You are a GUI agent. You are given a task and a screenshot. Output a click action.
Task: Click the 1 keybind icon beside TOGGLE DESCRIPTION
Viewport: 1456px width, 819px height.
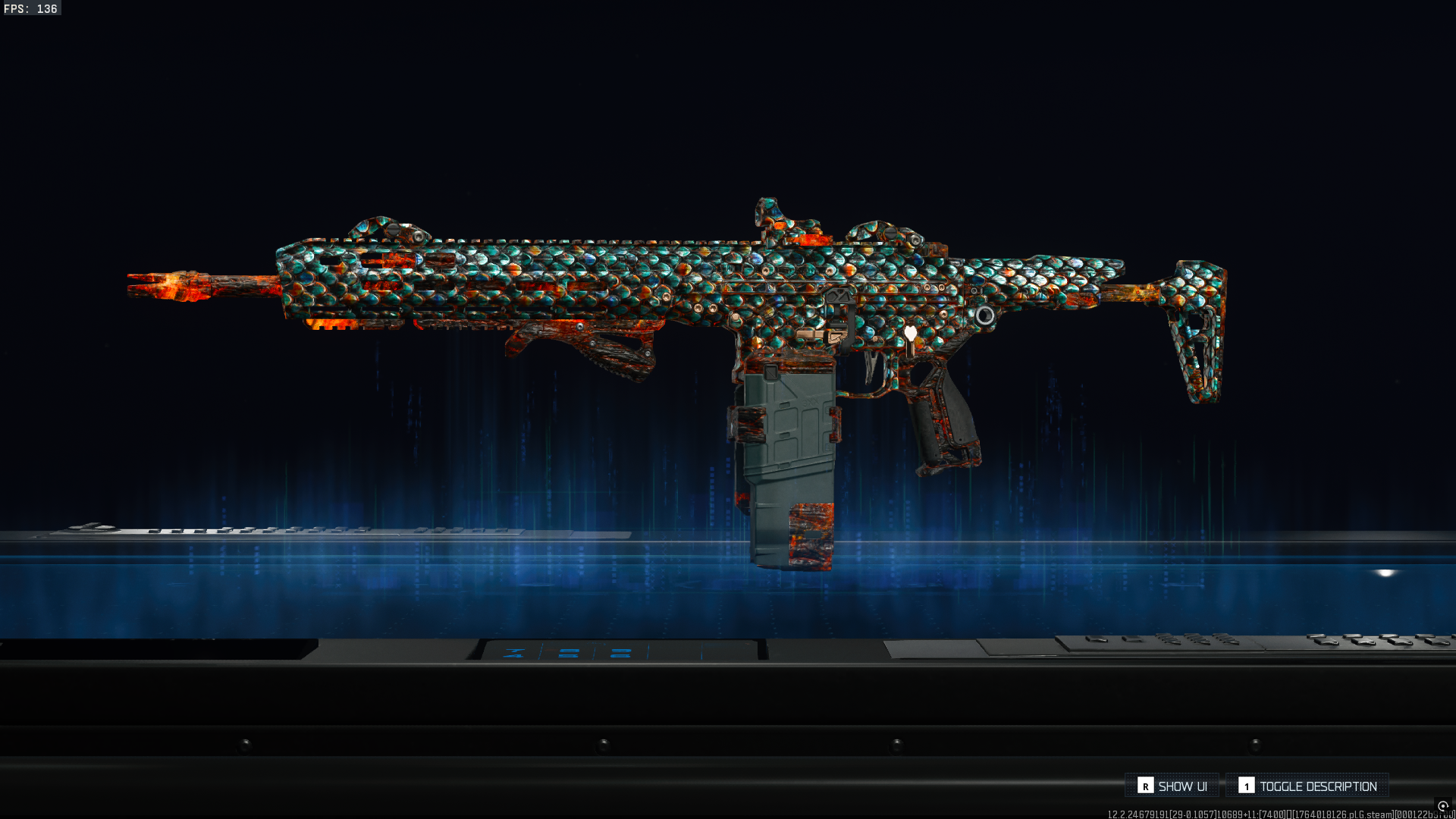tap(1246, 786)
